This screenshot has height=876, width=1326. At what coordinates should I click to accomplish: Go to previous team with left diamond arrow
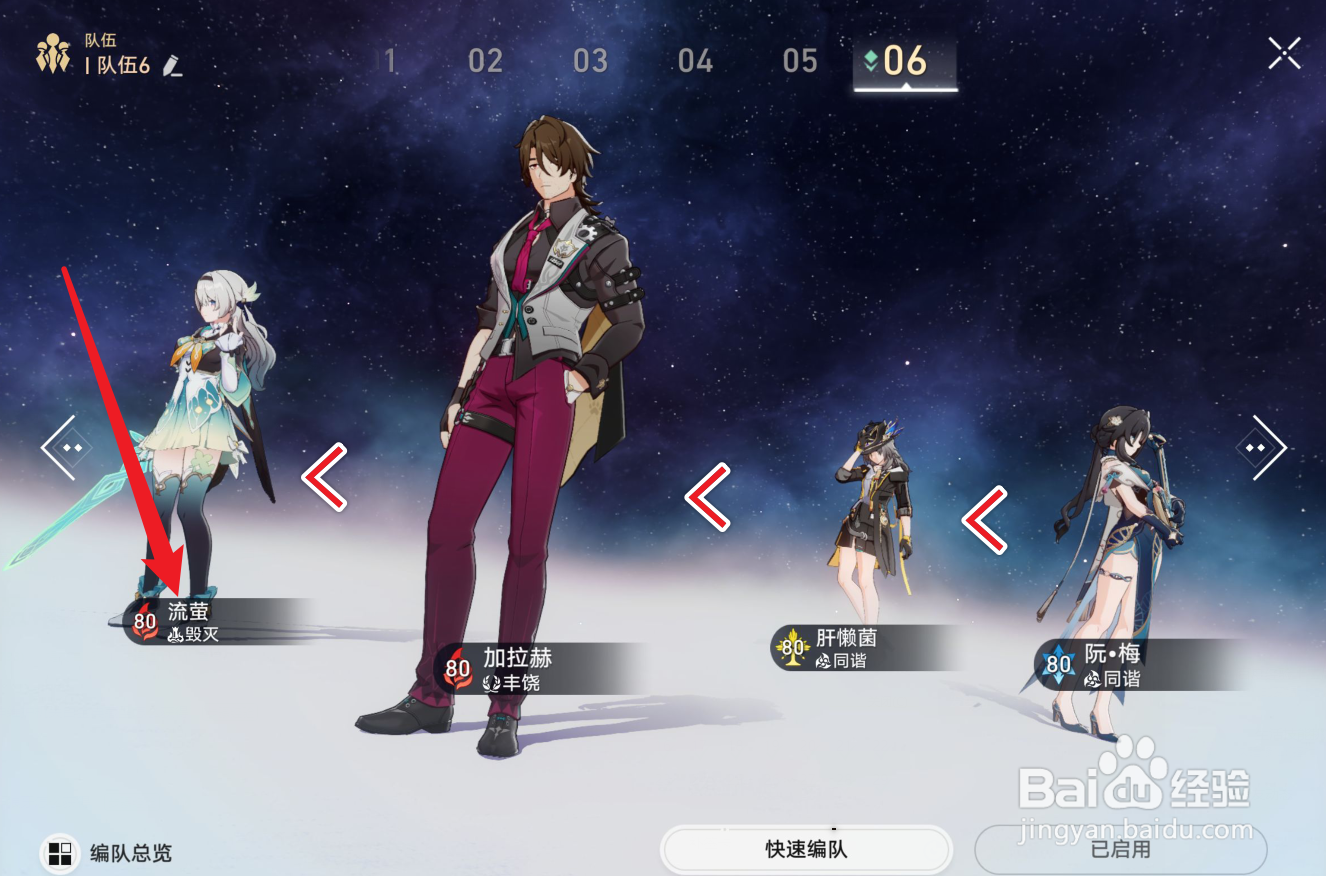[65, 448]
